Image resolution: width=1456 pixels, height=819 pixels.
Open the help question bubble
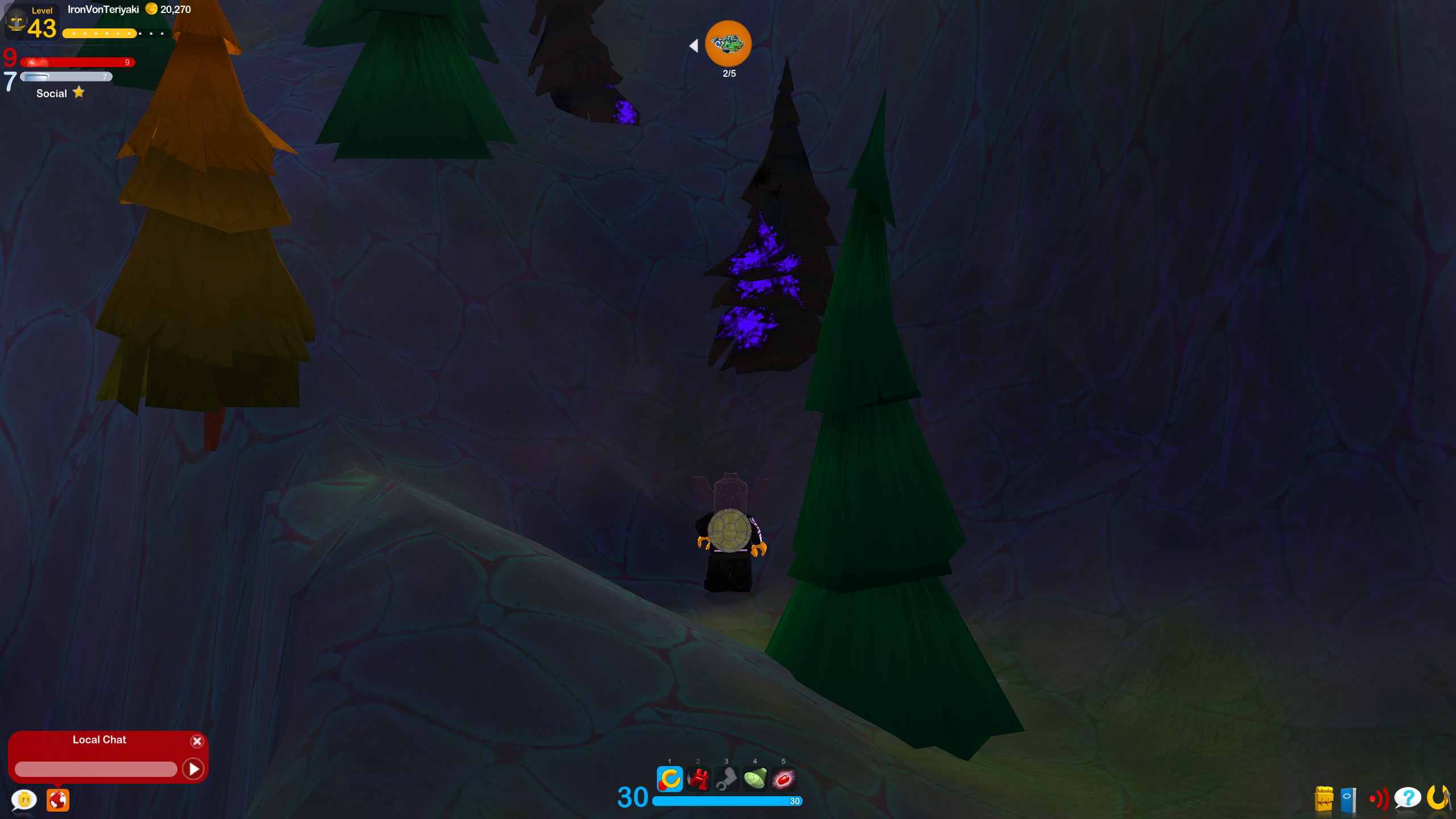click(1408, 799)
